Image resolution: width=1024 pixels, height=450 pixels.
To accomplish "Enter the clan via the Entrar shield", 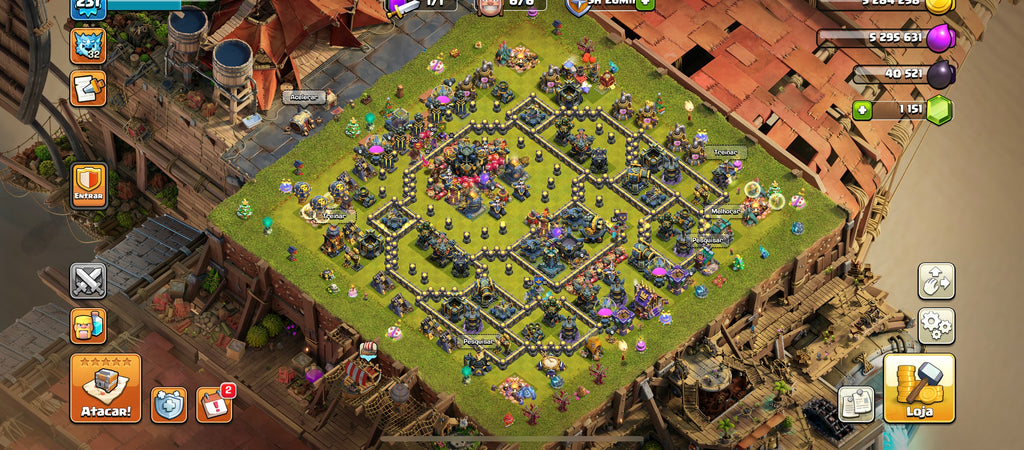I will (x=89, y=186).
